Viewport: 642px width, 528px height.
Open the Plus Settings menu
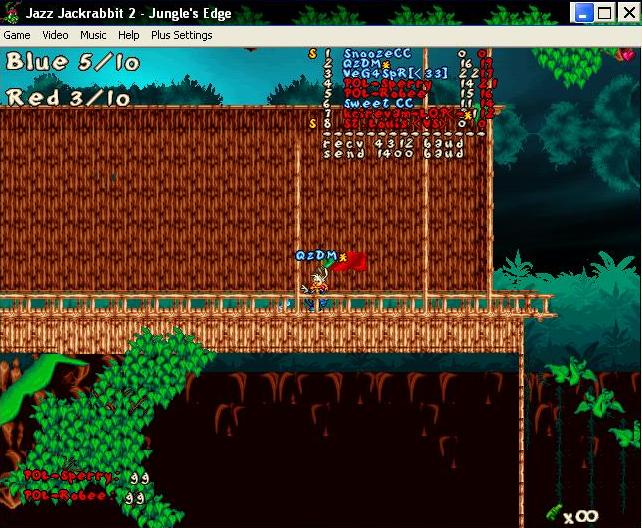(181, 35)
